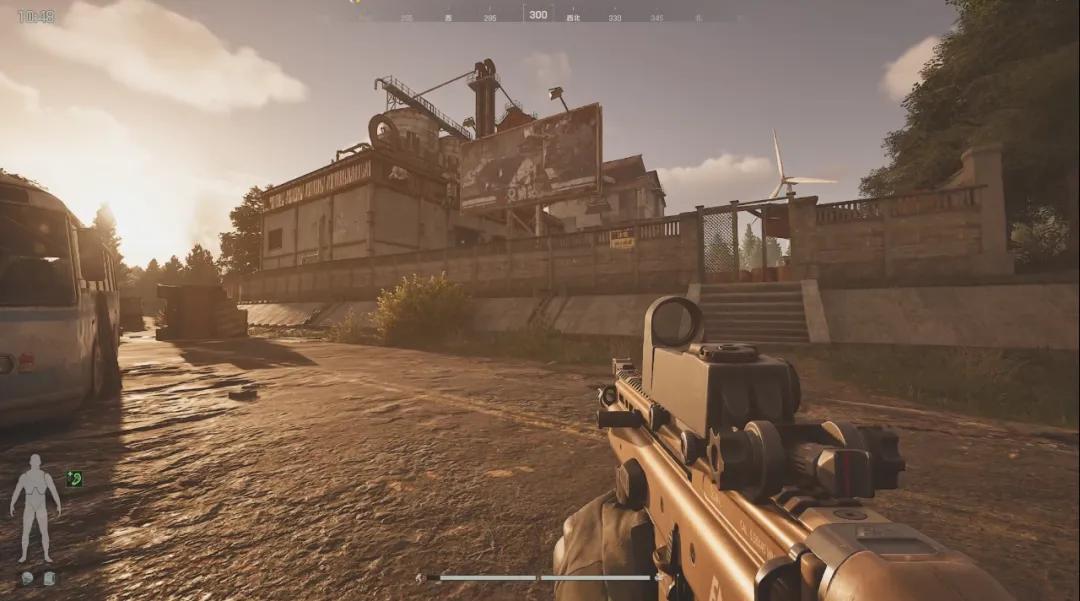Click the body armor vest status icon
The width and height of the screenshot is (1080, 601).
[x=48, y=578]
